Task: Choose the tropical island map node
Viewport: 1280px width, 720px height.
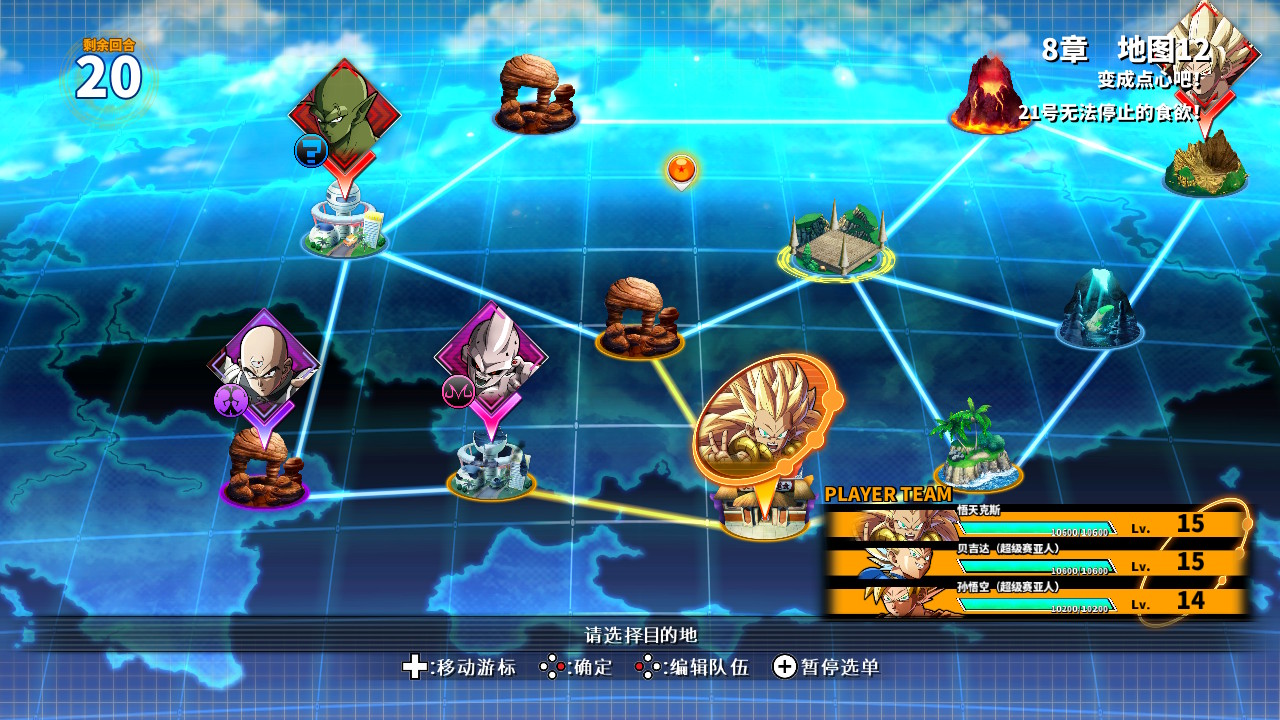Action: (x=976, y=449)
